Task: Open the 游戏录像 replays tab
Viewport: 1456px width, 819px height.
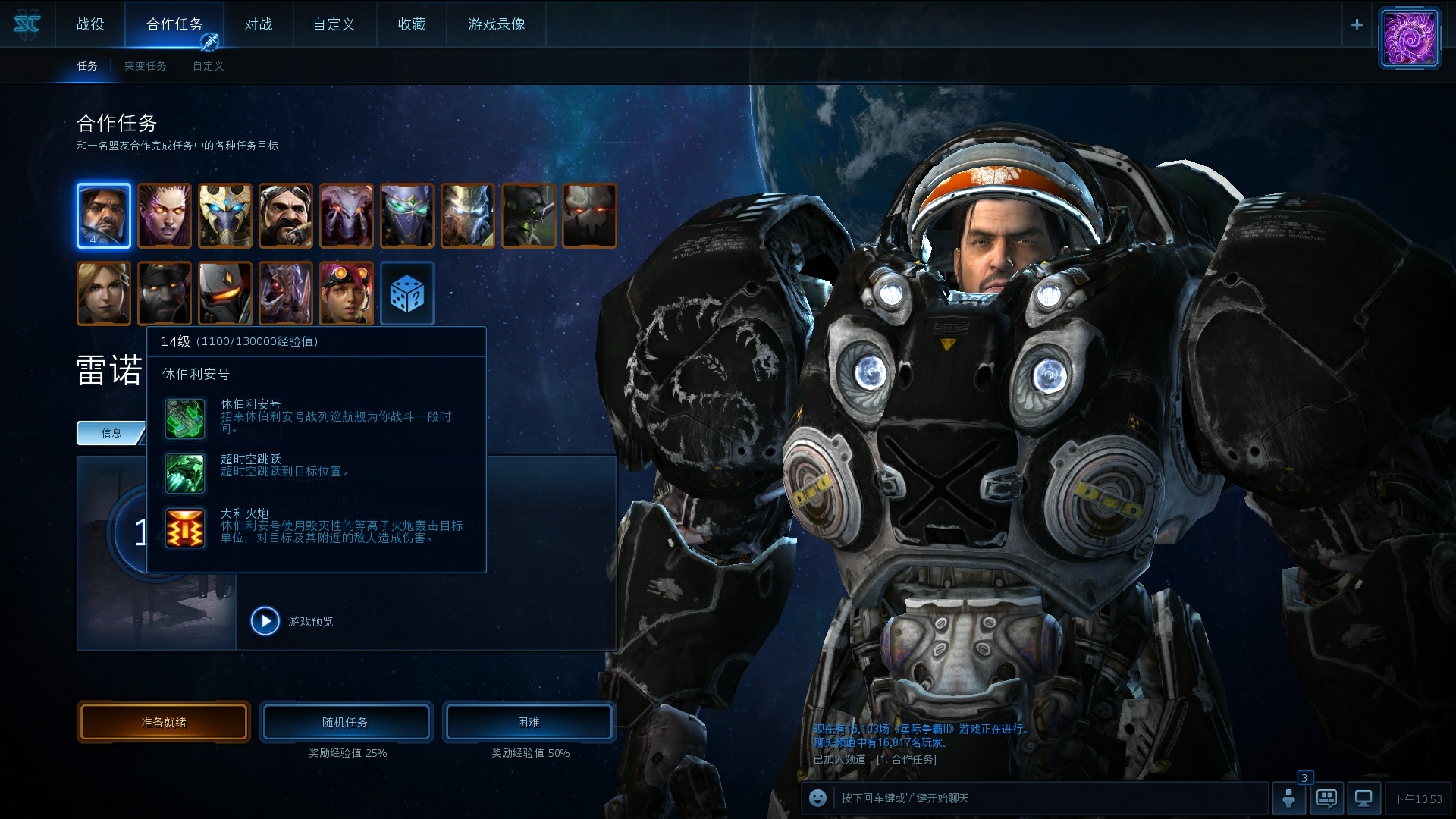Action: click(496, 24)
